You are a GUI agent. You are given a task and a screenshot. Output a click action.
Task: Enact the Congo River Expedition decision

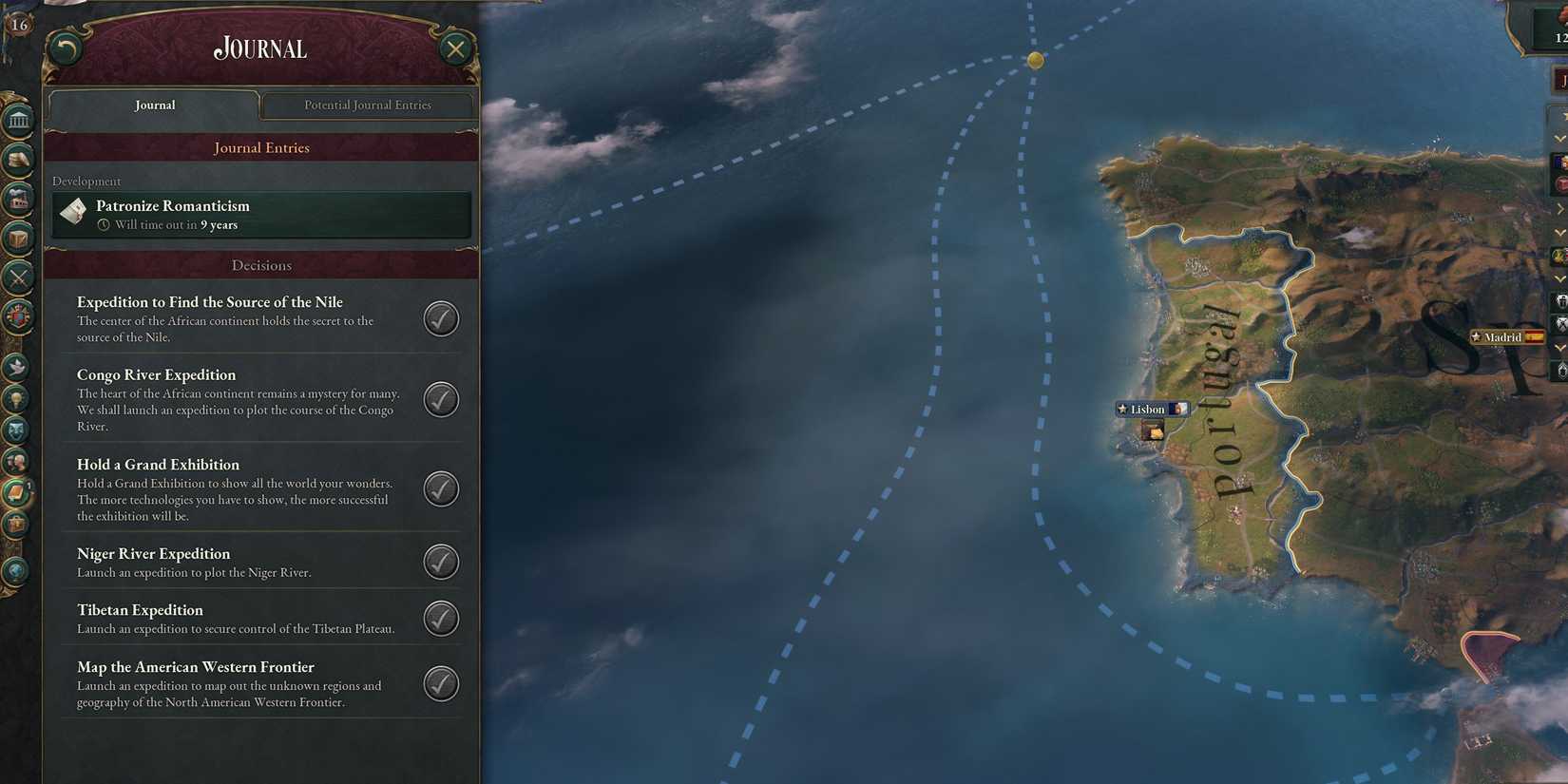tap(440, 399)
